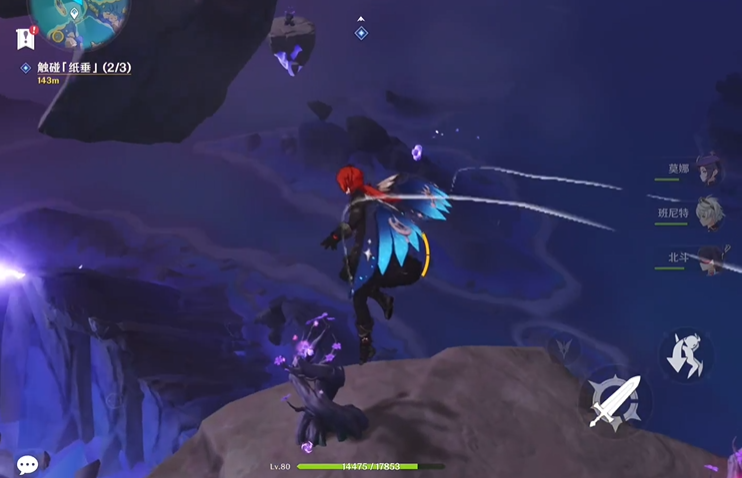Switch to party member 班尼特
742x478 pixels.
[709, 213]
